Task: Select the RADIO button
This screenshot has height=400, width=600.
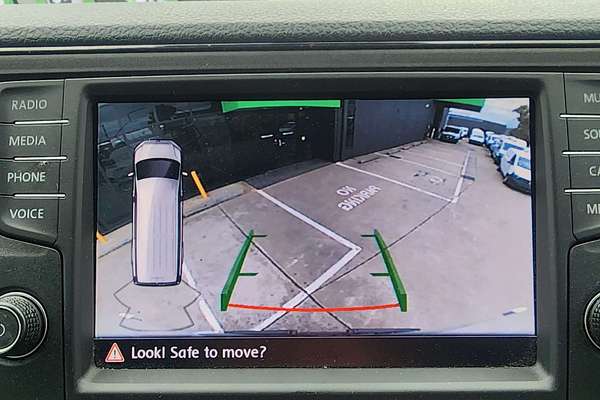Action: 29,104
